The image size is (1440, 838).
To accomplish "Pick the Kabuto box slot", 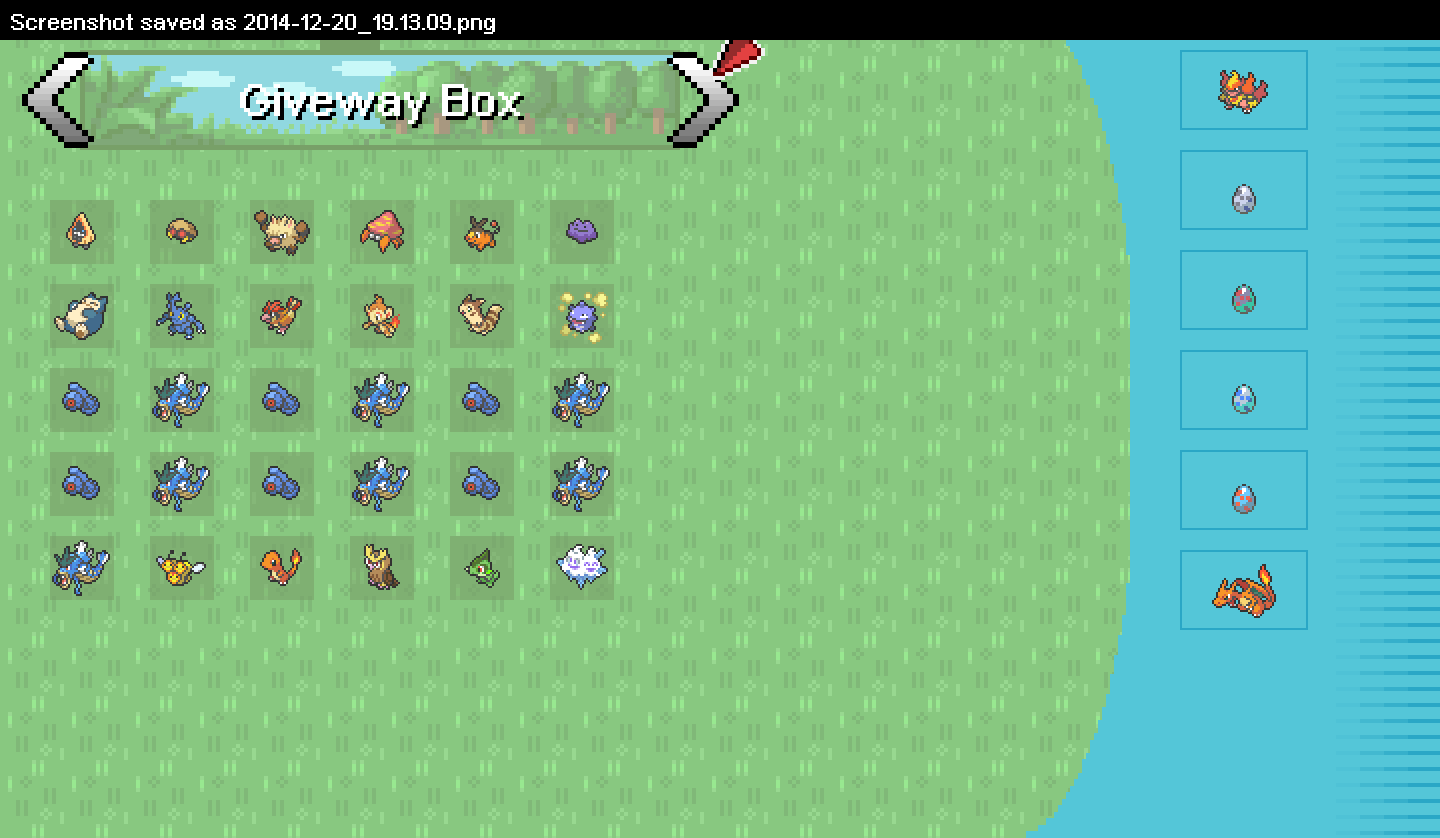I will click(182, 232).
